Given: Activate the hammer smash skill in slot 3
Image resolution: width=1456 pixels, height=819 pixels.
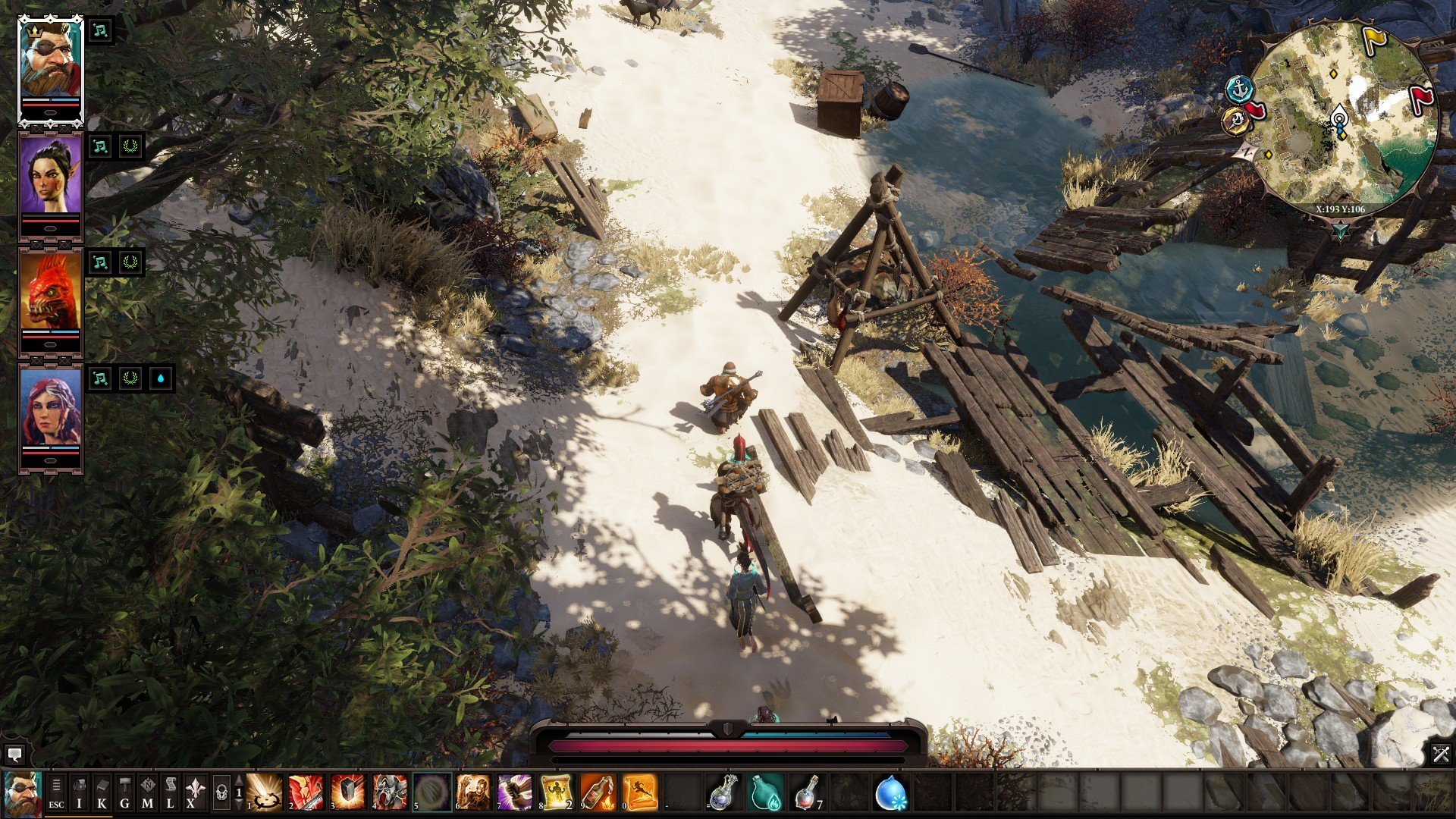Looking at the screenshot, I should coord(348,792).
